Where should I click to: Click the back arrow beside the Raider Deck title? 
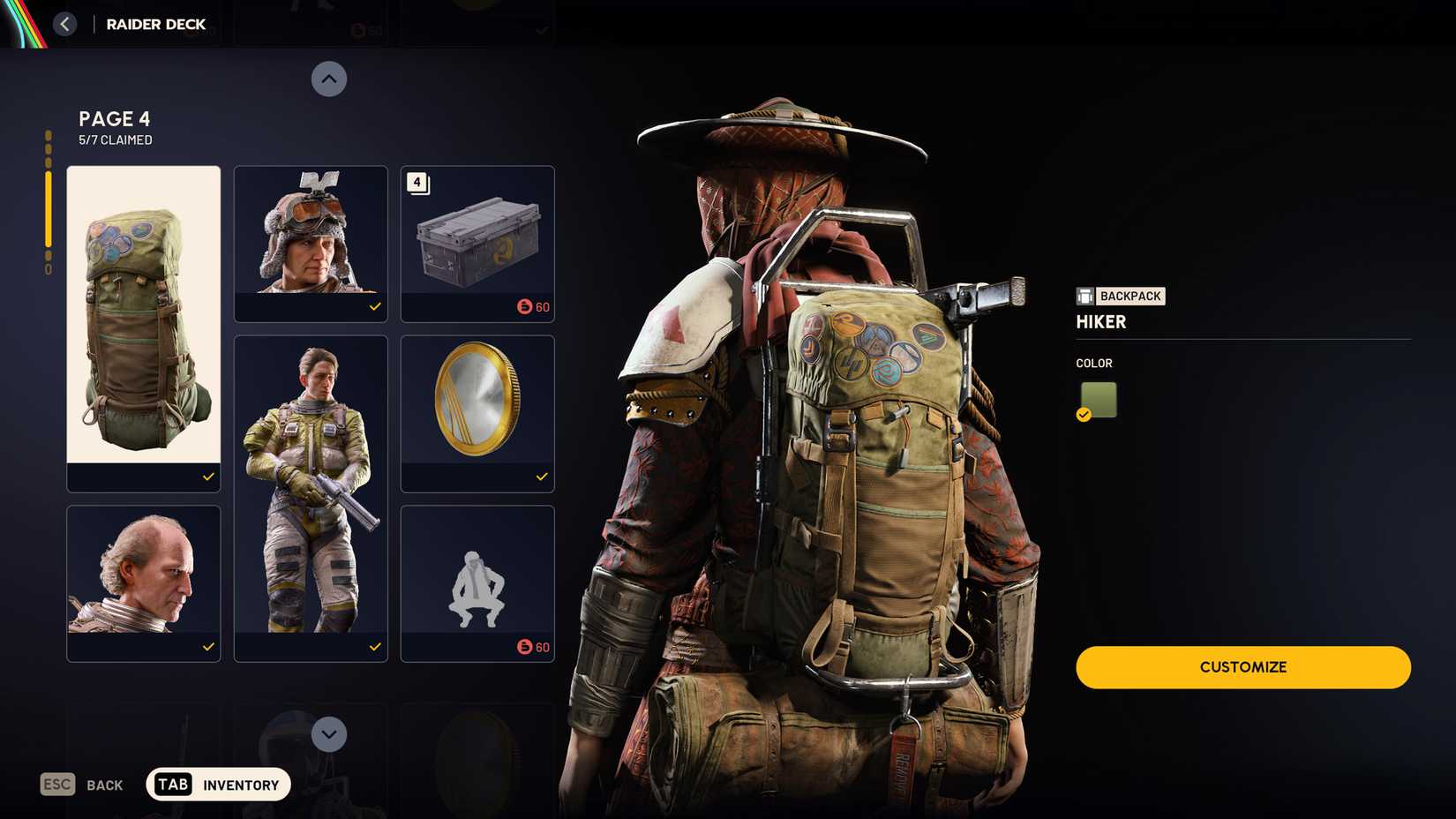pyautogui.click(x=64, y=24)
